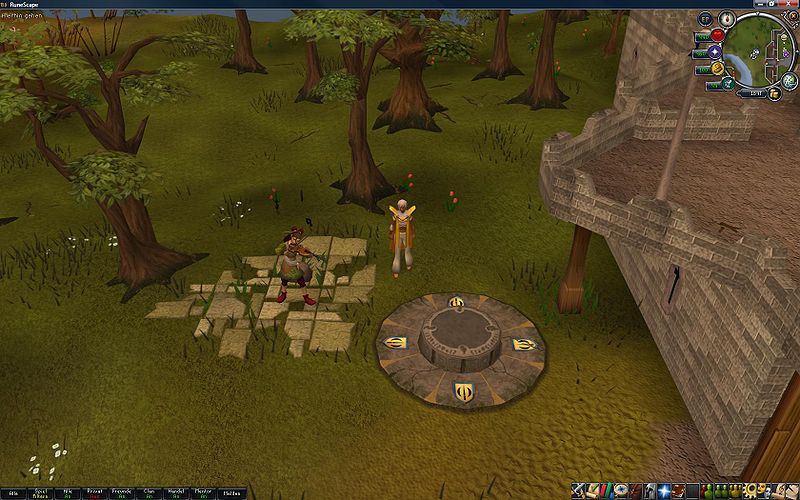
Task: Click the red heart hitpoints orb
Action: coord(717,36)
